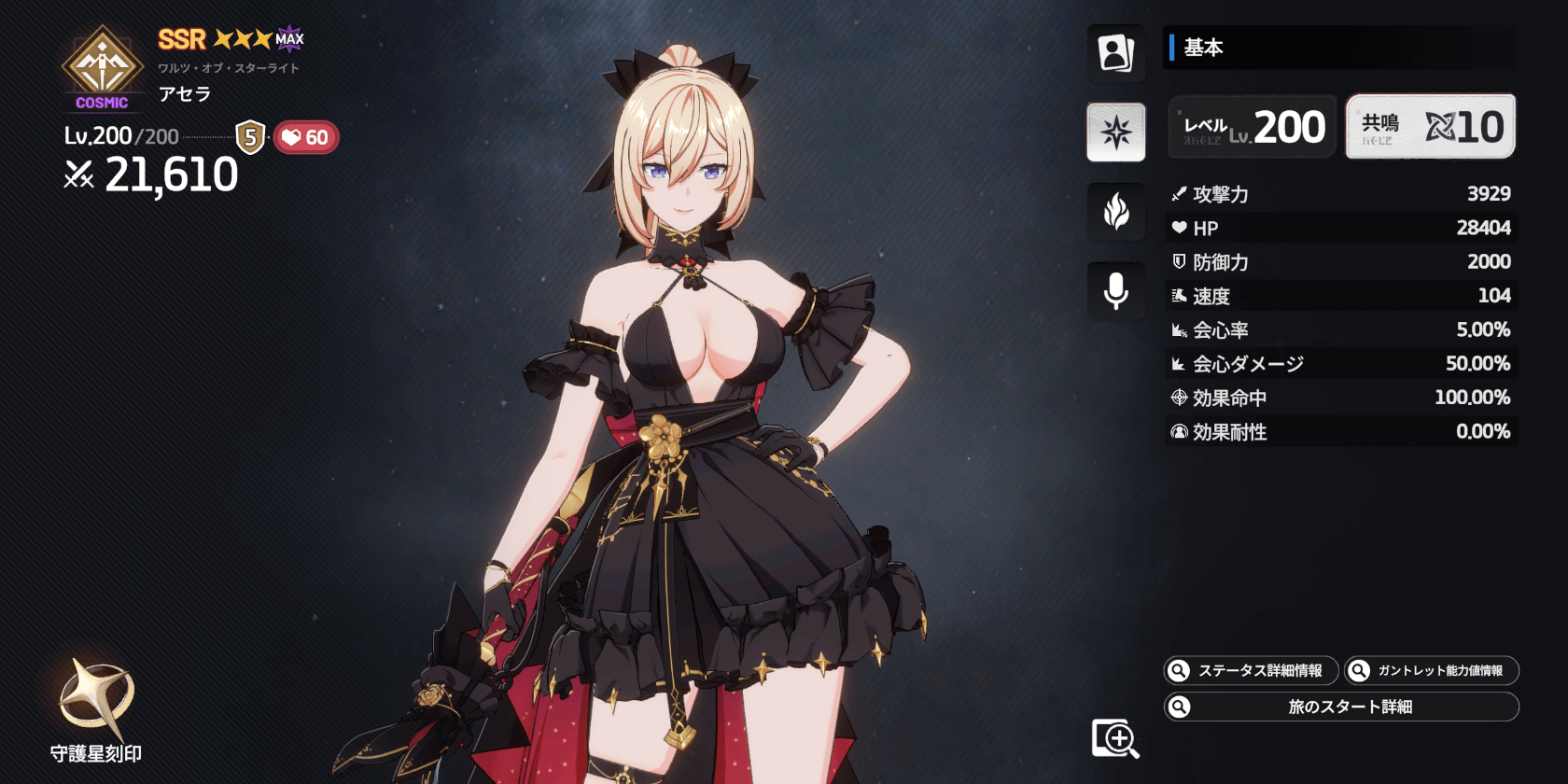Select the レベル Lv.200 panel
The height and width of the screenshot is (784, 1568).
tap(1253, 127)
